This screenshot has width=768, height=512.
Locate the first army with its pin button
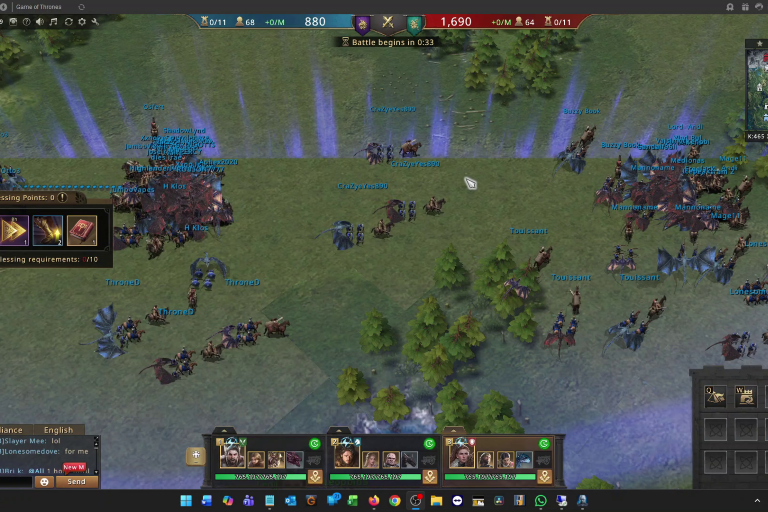point(315,477)
